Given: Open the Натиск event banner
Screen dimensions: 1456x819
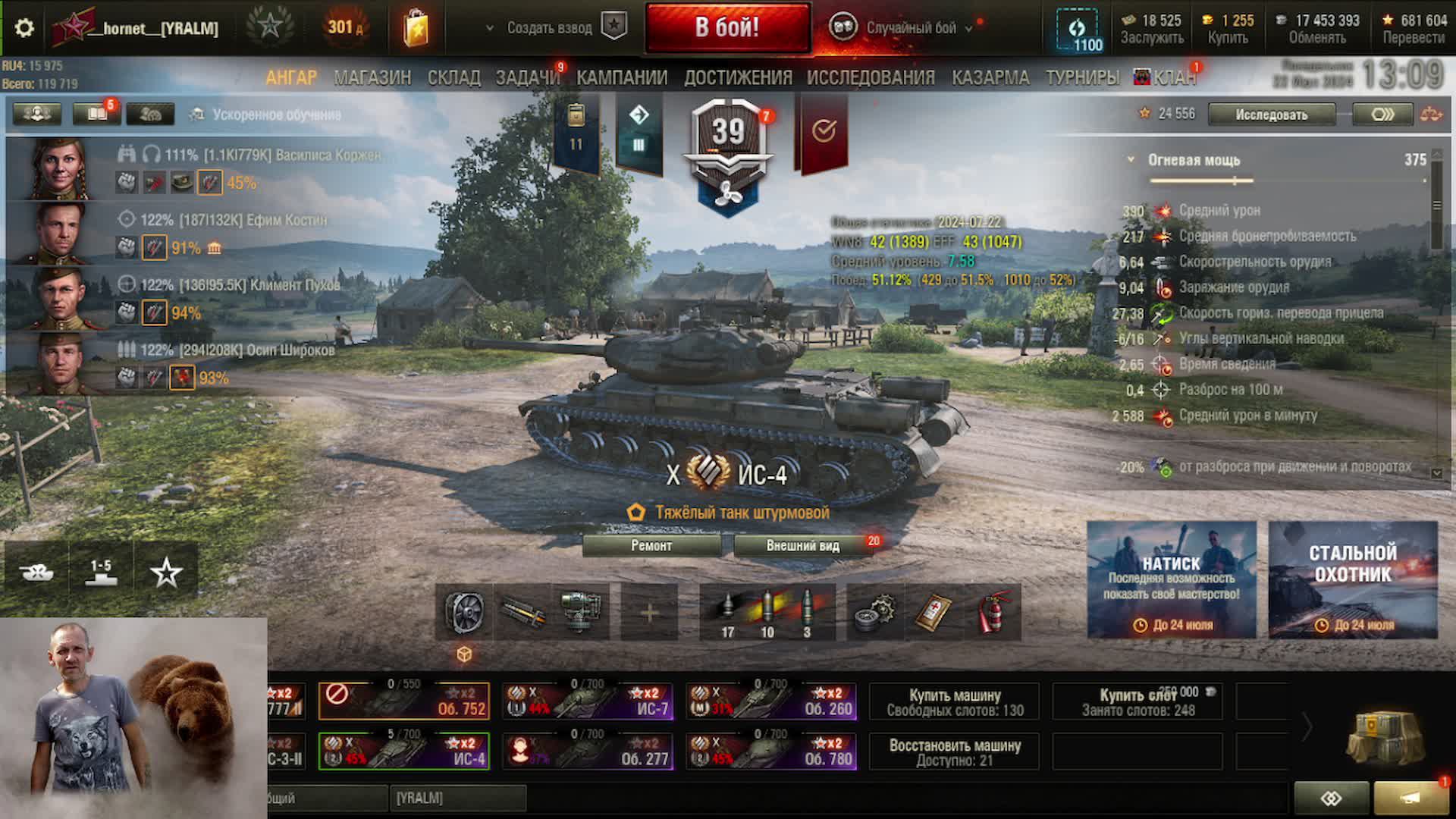Looking at the screenshot, I should point(1171,579).
